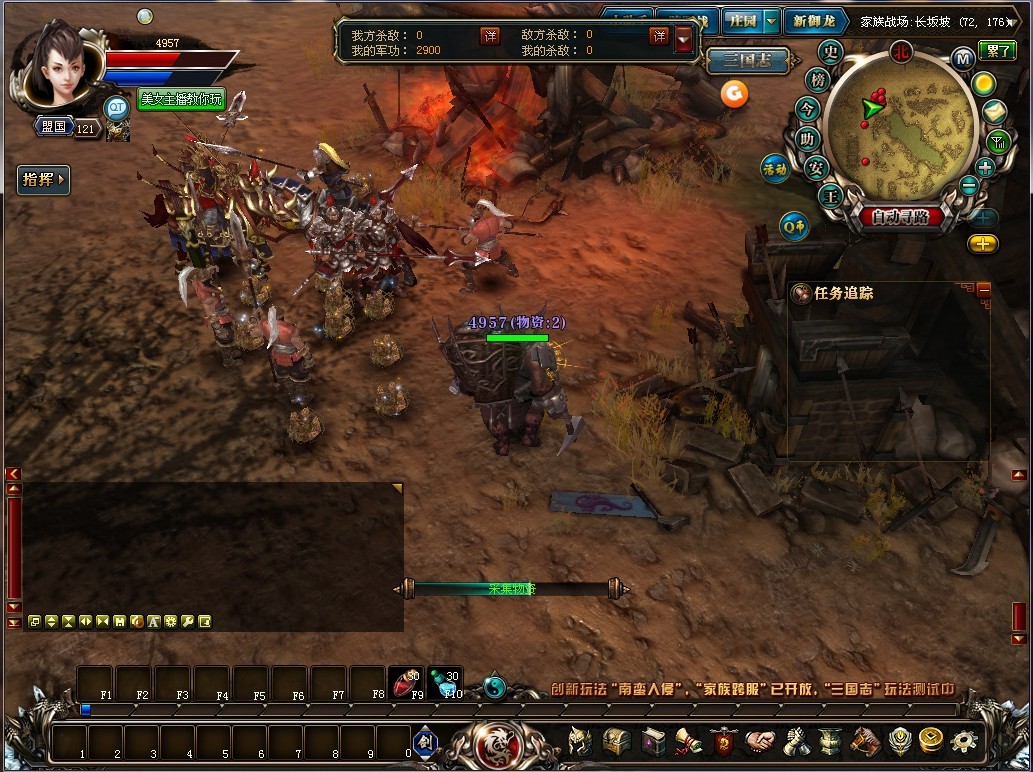The image size is (1033, 772).
Task: Open the 指挥 command panel
Action: tap(43, 180)
